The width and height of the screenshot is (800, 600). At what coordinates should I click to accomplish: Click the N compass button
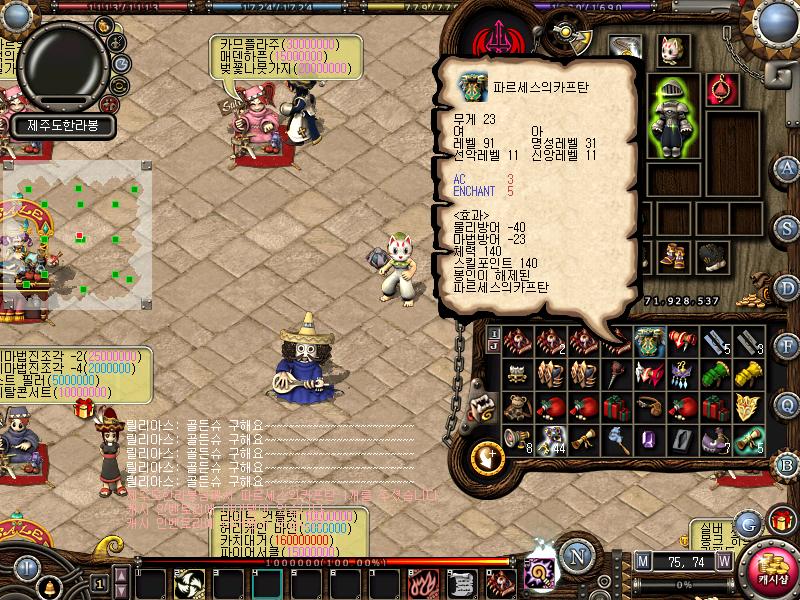pos(575,556)
